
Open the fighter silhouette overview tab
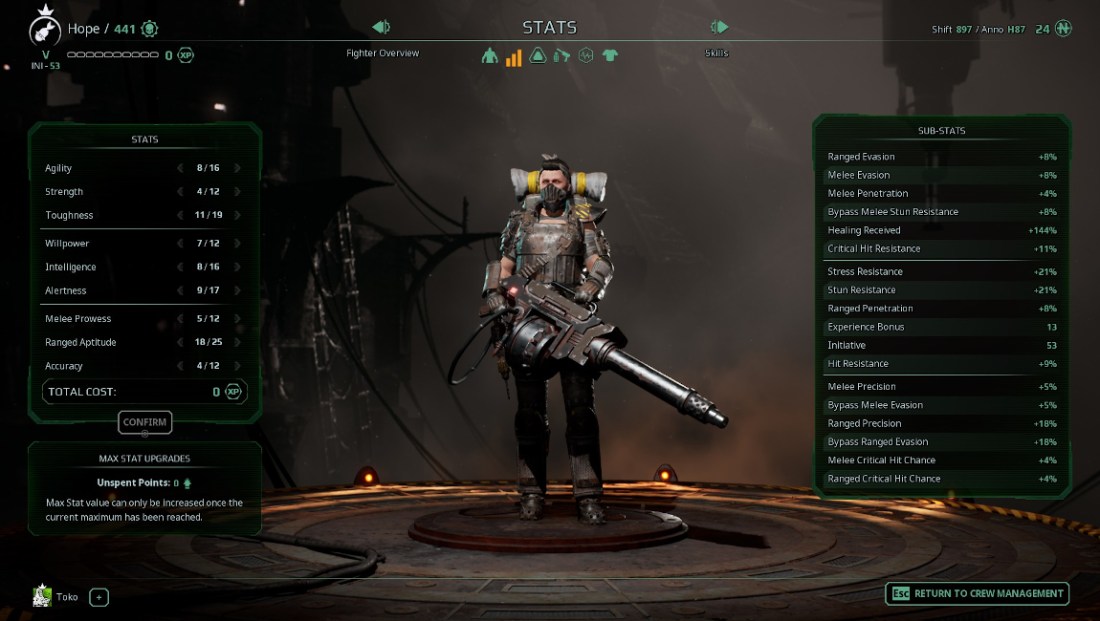coord(489,56)
